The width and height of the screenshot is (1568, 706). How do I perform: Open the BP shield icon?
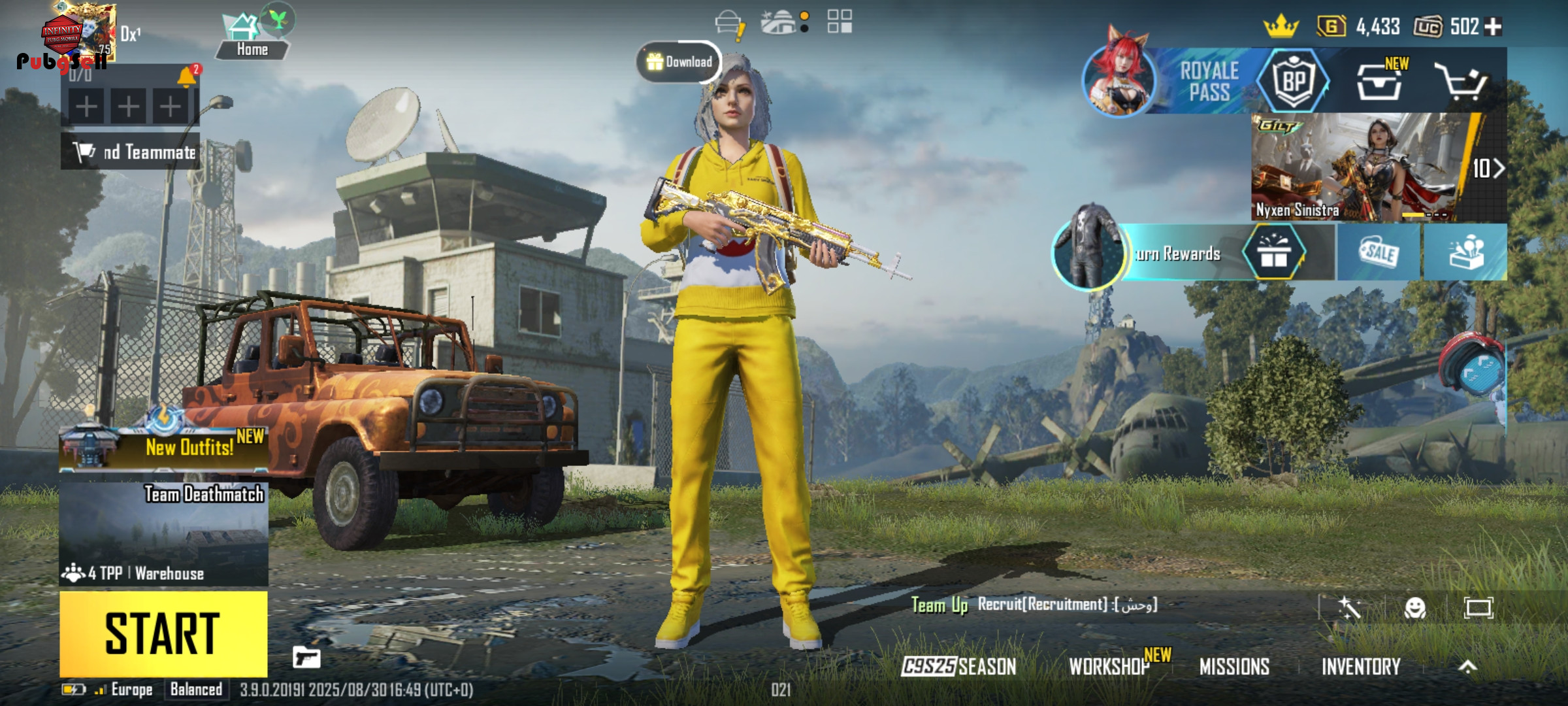click(x=1294, y=81)
